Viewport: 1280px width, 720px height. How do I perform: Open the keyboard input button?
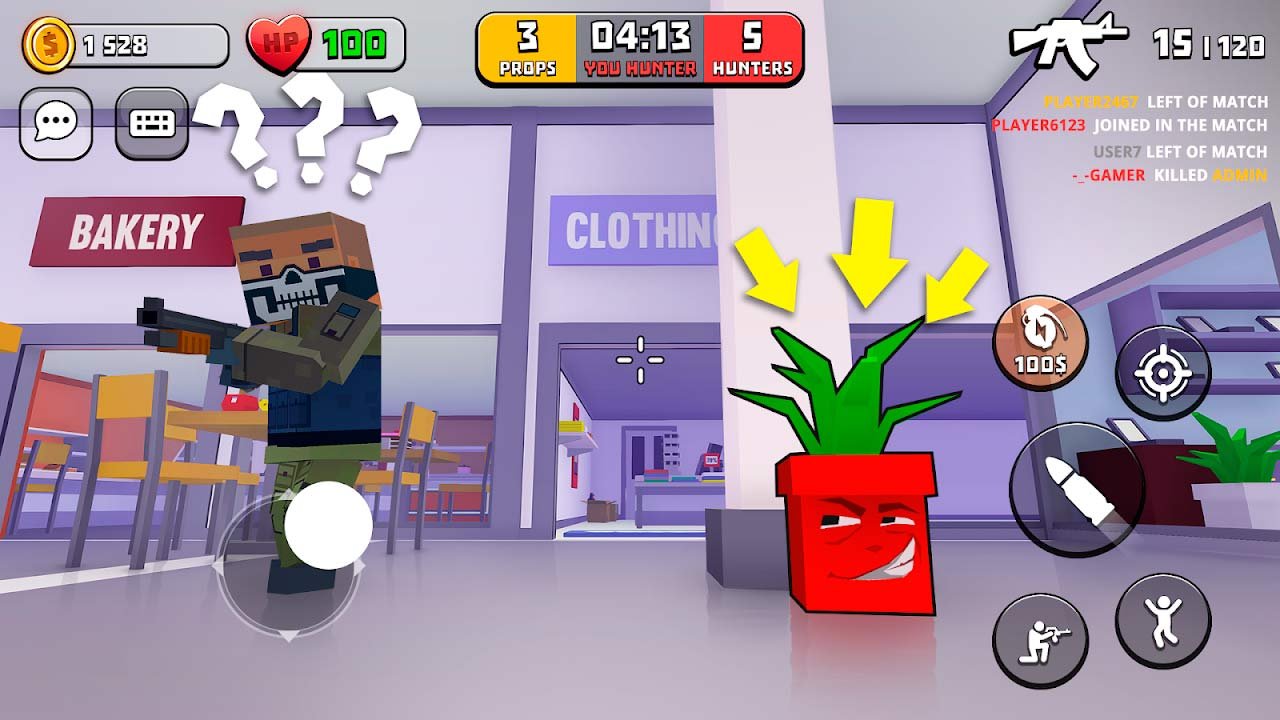coord(152,124)
